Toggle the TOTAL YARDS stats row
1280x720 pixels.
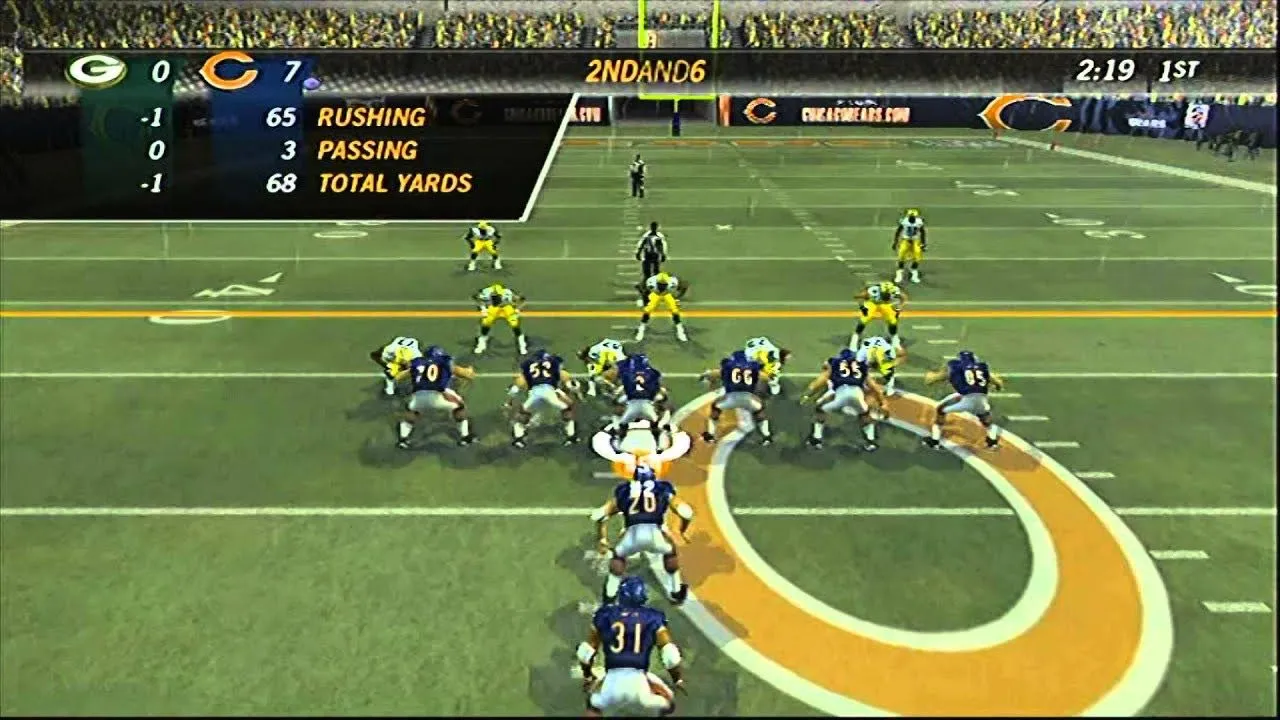click(395, 183)
